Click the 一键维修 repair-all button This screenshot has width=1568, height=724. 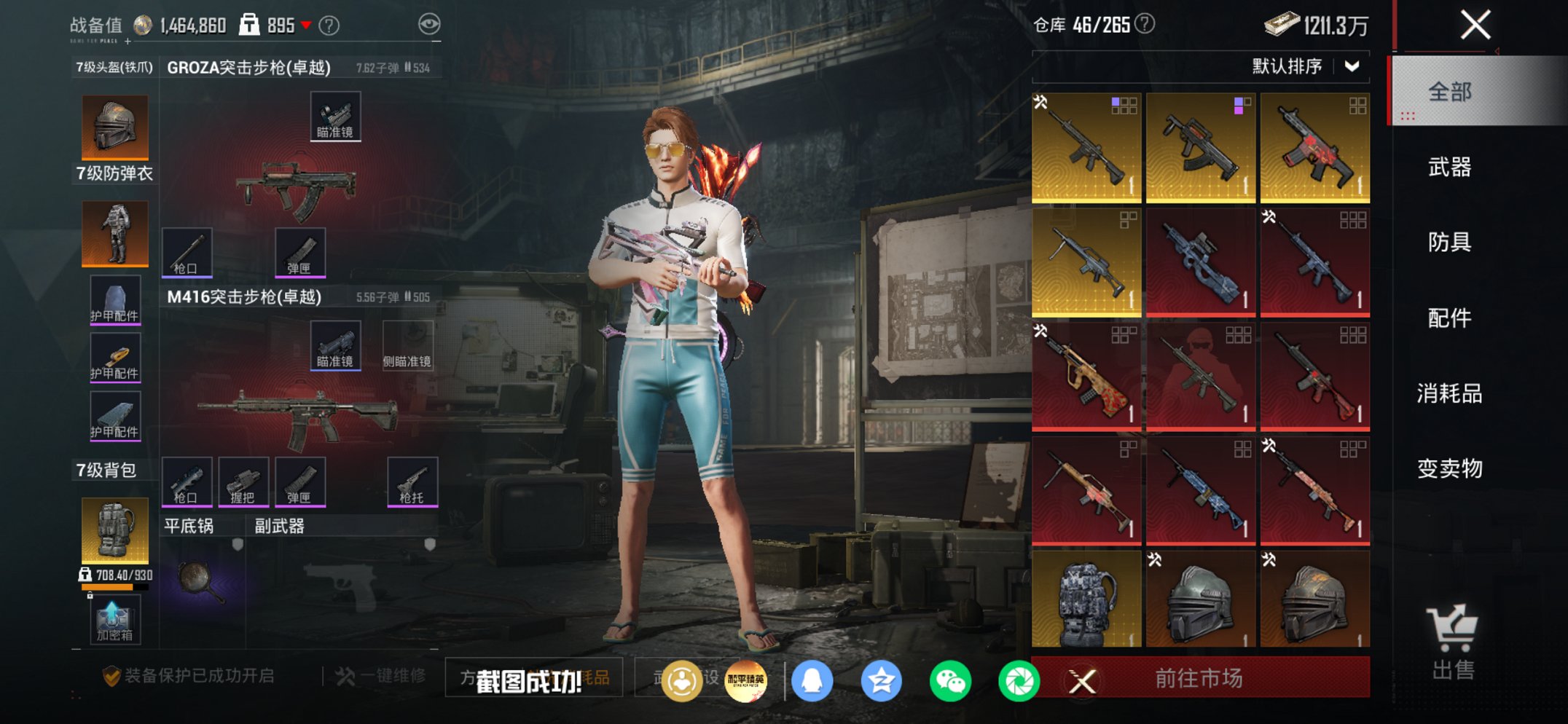point(381,676)
